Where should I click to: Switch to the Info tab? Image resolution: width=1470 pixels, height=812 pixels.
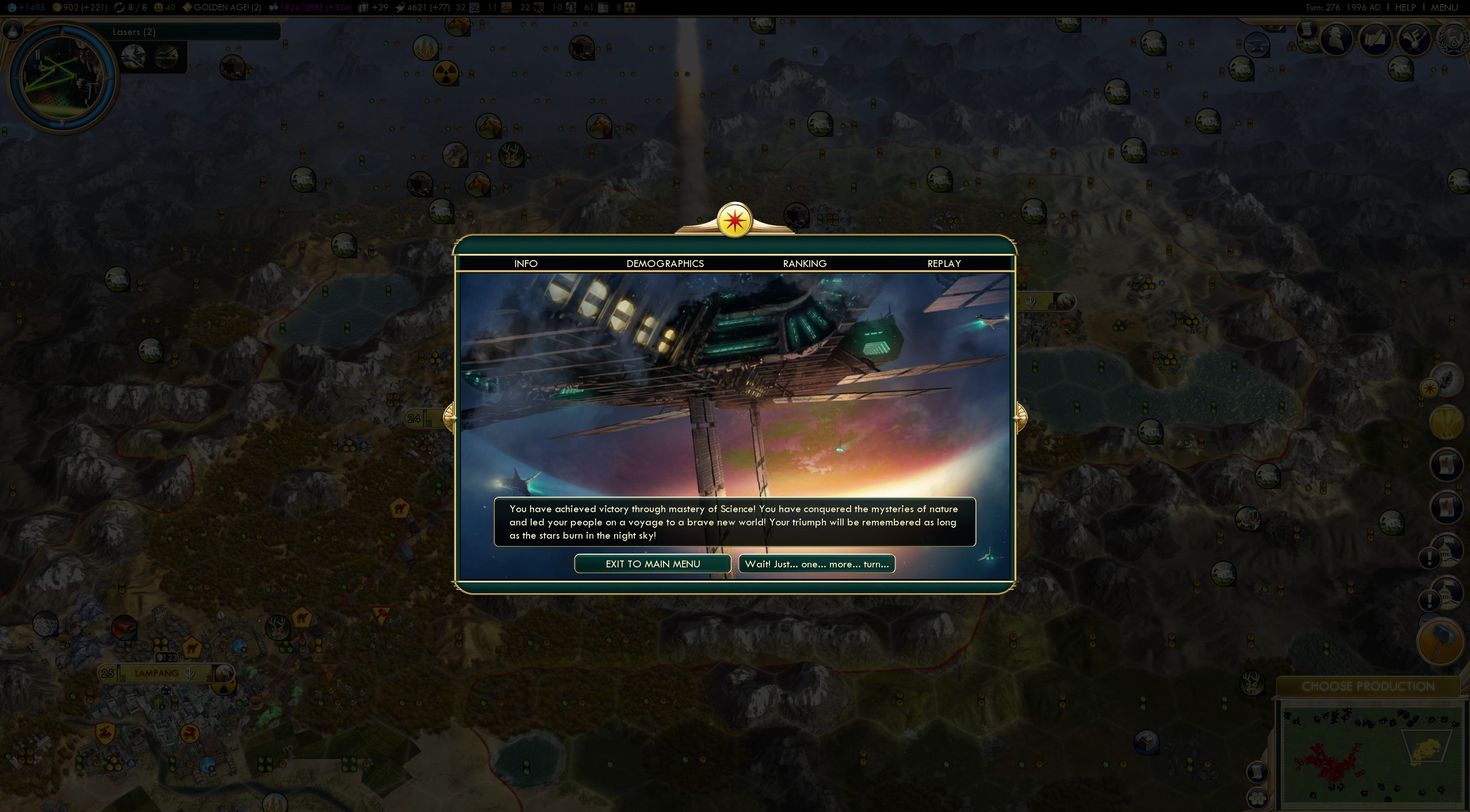click(525, 264)
